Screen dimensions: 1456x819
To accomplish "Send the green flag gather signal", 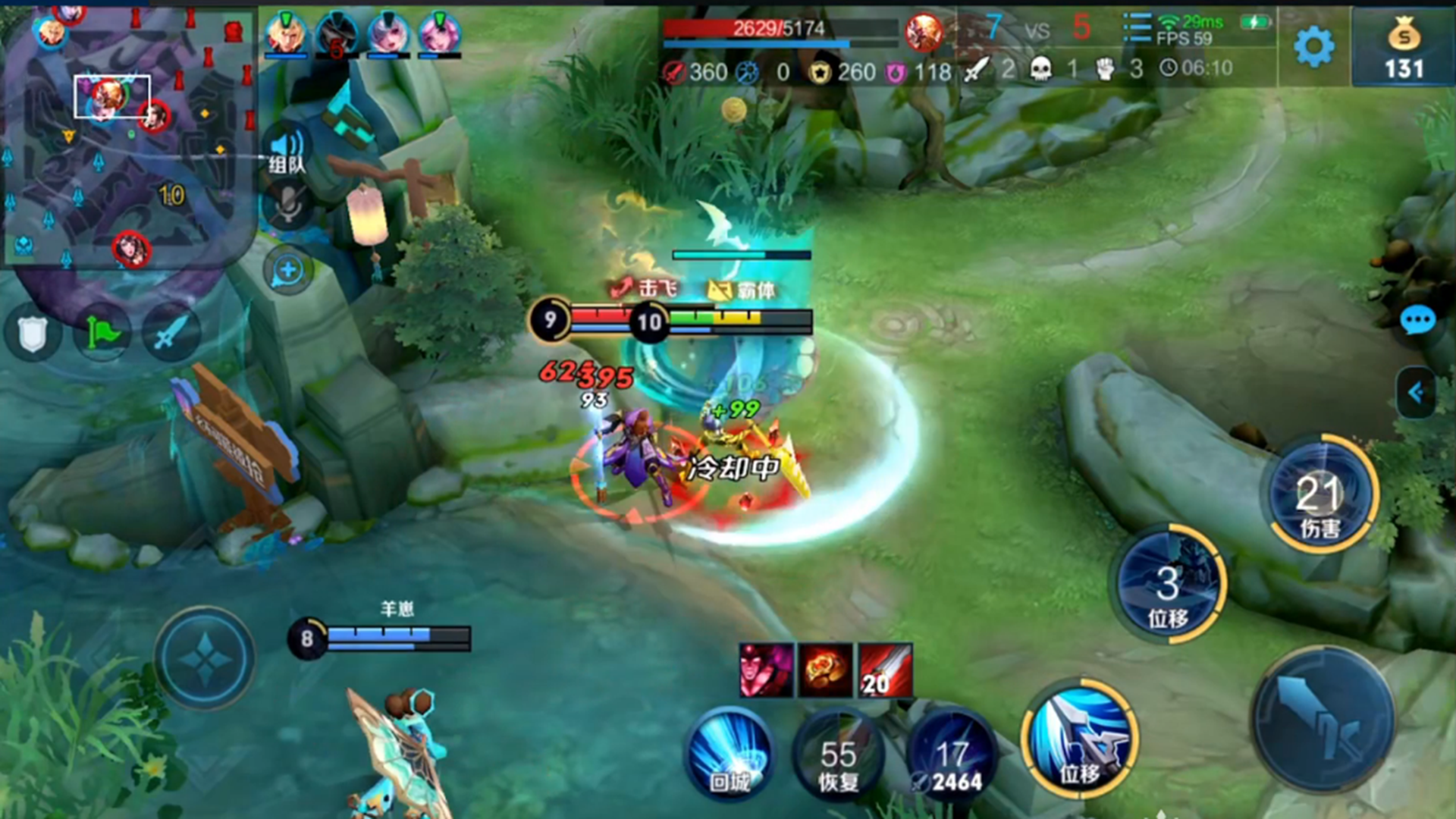I will tap(102, 334).
